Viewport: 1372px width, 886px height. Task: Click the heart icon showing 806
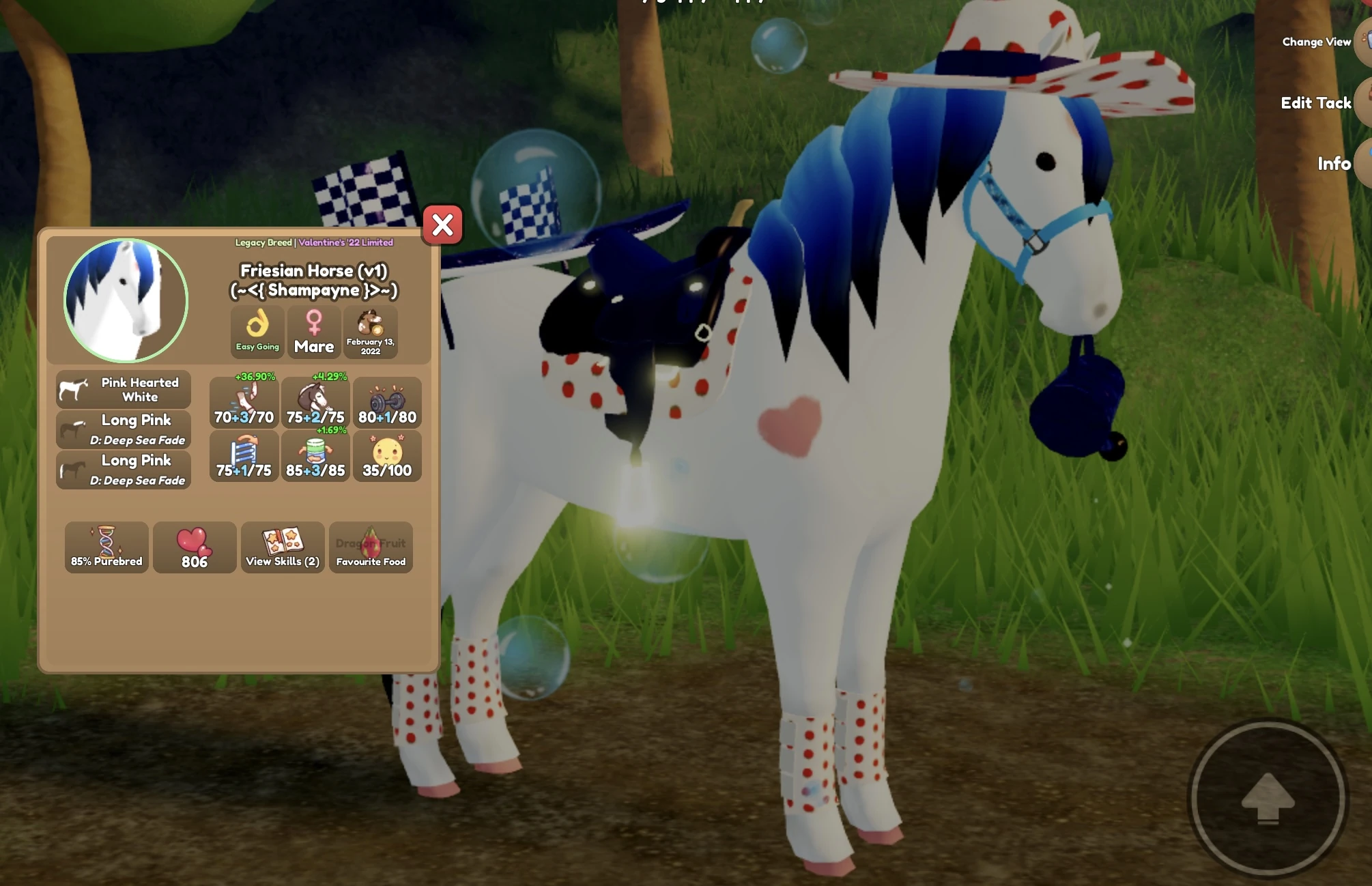tap(195, 547)
